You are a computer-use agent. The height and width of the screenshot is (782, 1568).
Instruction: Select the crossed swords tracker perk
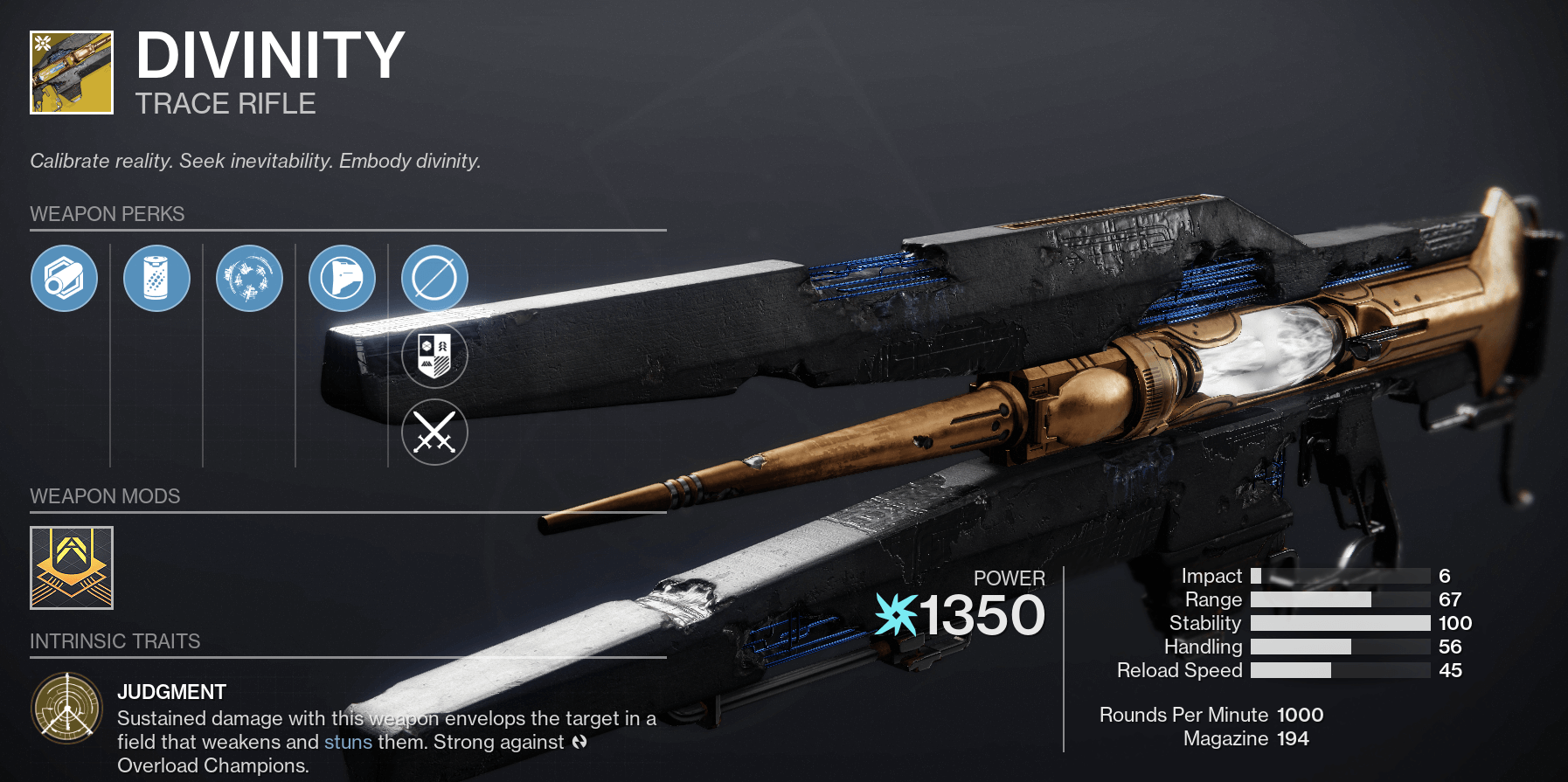434,433
